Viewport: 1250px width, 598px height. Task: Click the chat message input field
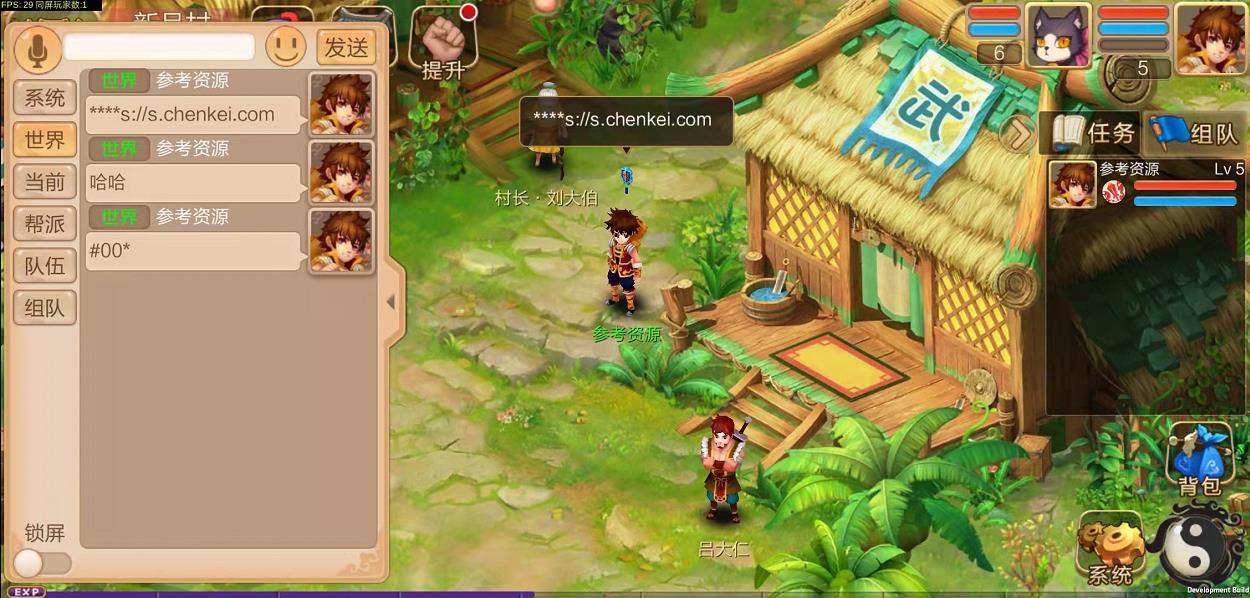click(x=159, y=47)
